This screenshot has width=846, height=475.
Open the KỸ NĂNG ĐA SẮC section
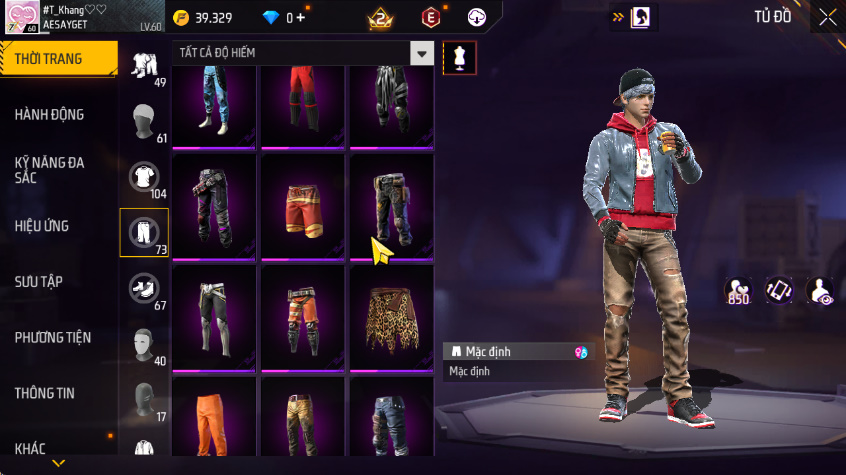(50, 169)
